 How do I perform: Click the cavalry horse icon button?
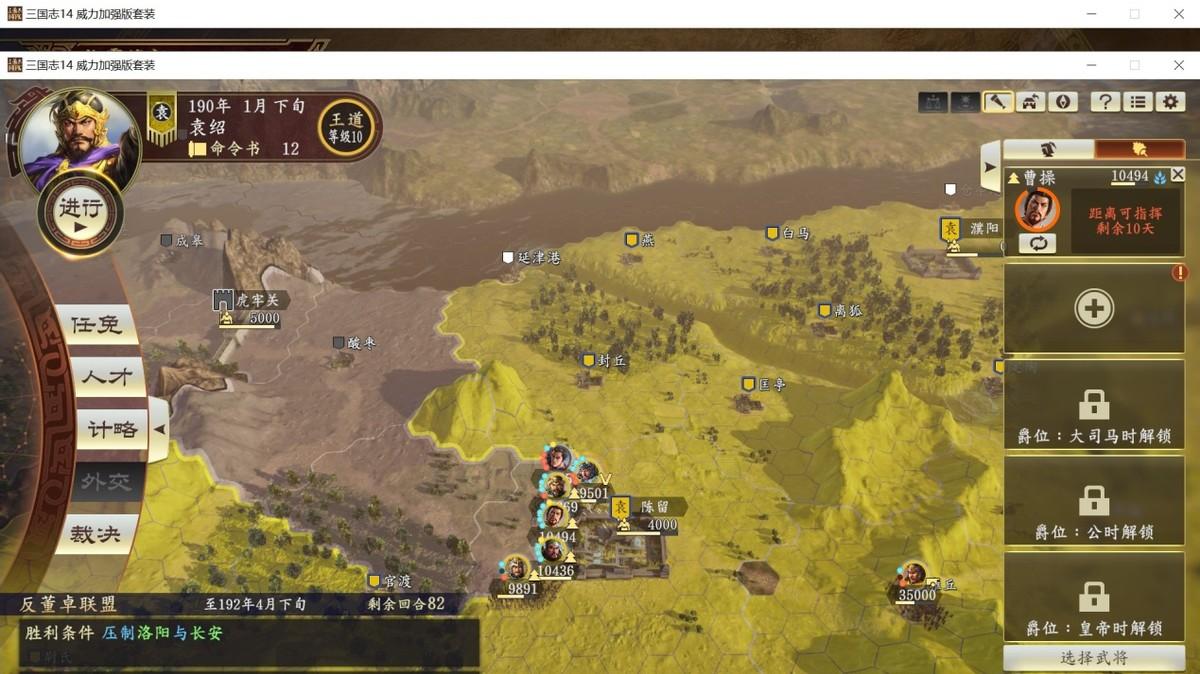tap(1030, 101)
